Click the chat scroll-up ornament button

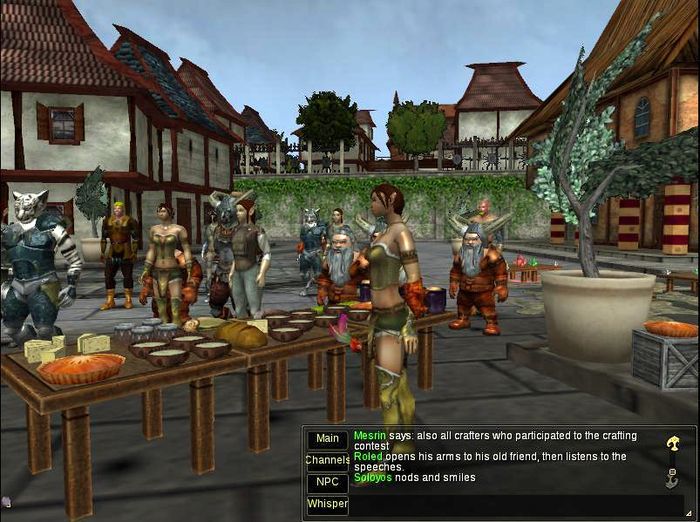click(673, 442)
